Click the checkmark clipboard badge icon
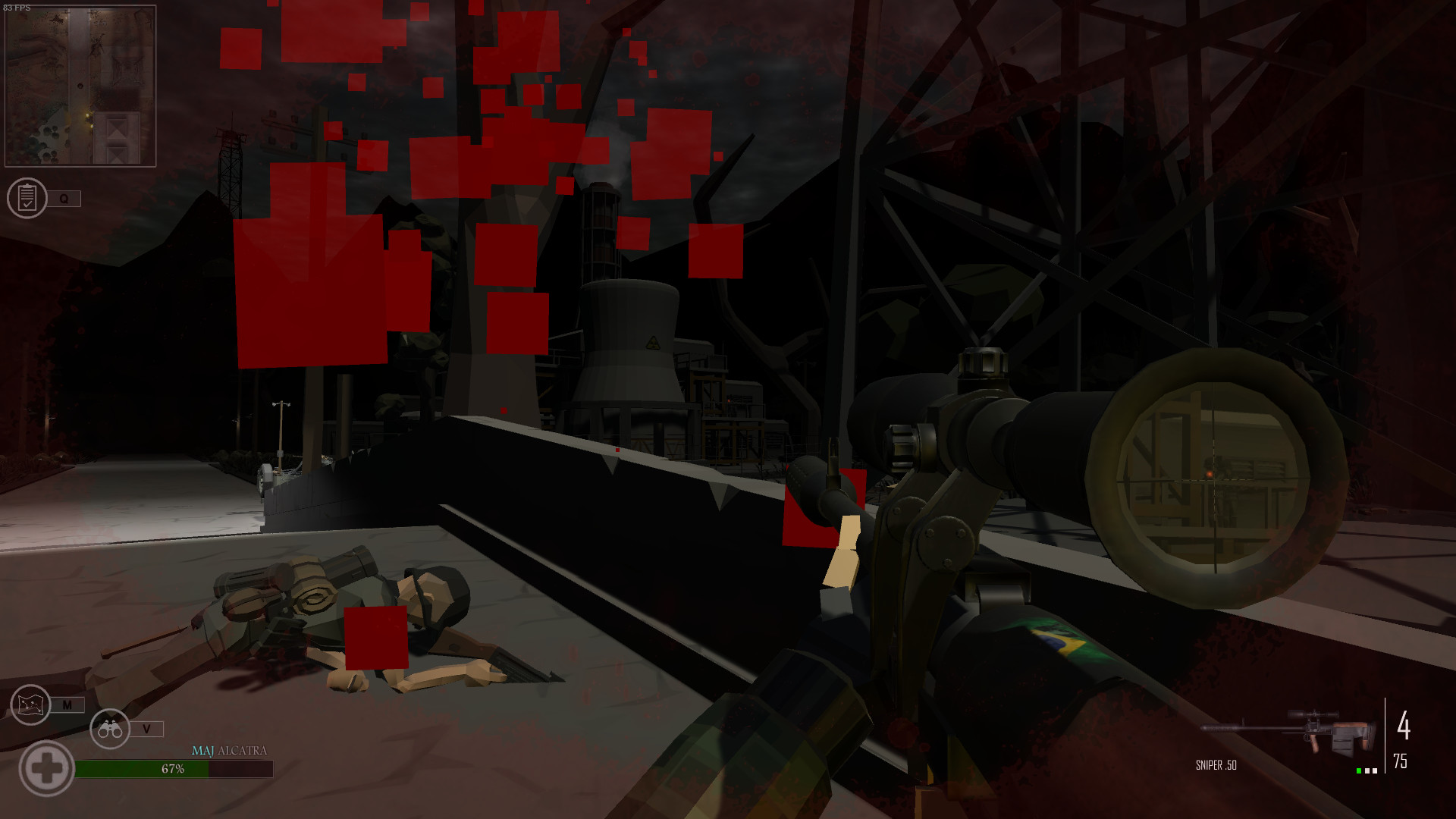This screenshot has width=1456, height=819. 28,199
